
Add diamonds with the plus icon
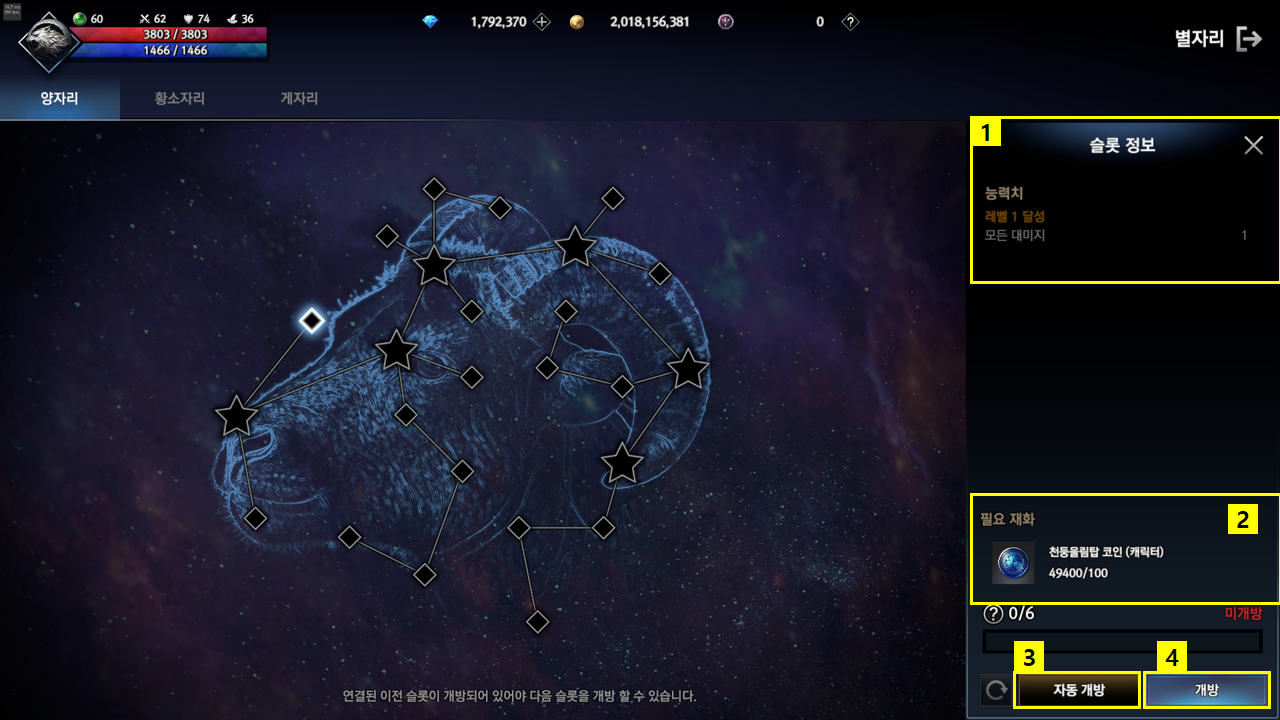(542, 22)
